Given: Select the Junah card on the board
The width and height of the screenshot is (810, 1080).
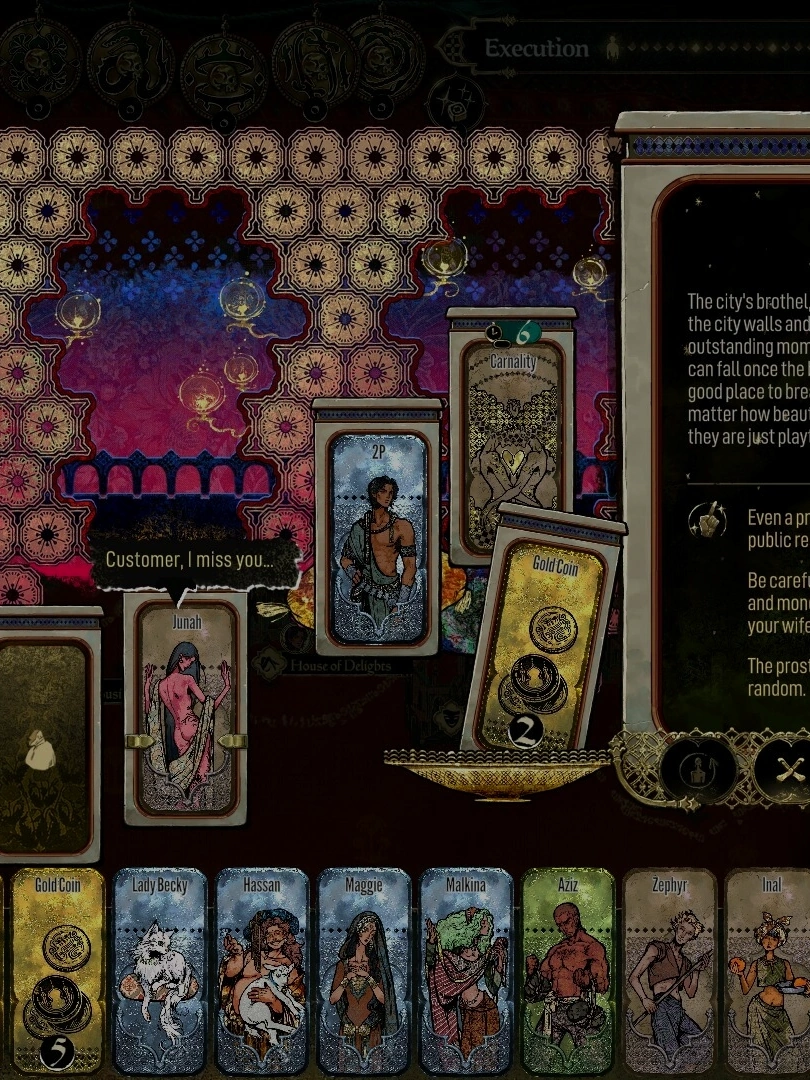Looking at the screenshot, I should 186,705.
